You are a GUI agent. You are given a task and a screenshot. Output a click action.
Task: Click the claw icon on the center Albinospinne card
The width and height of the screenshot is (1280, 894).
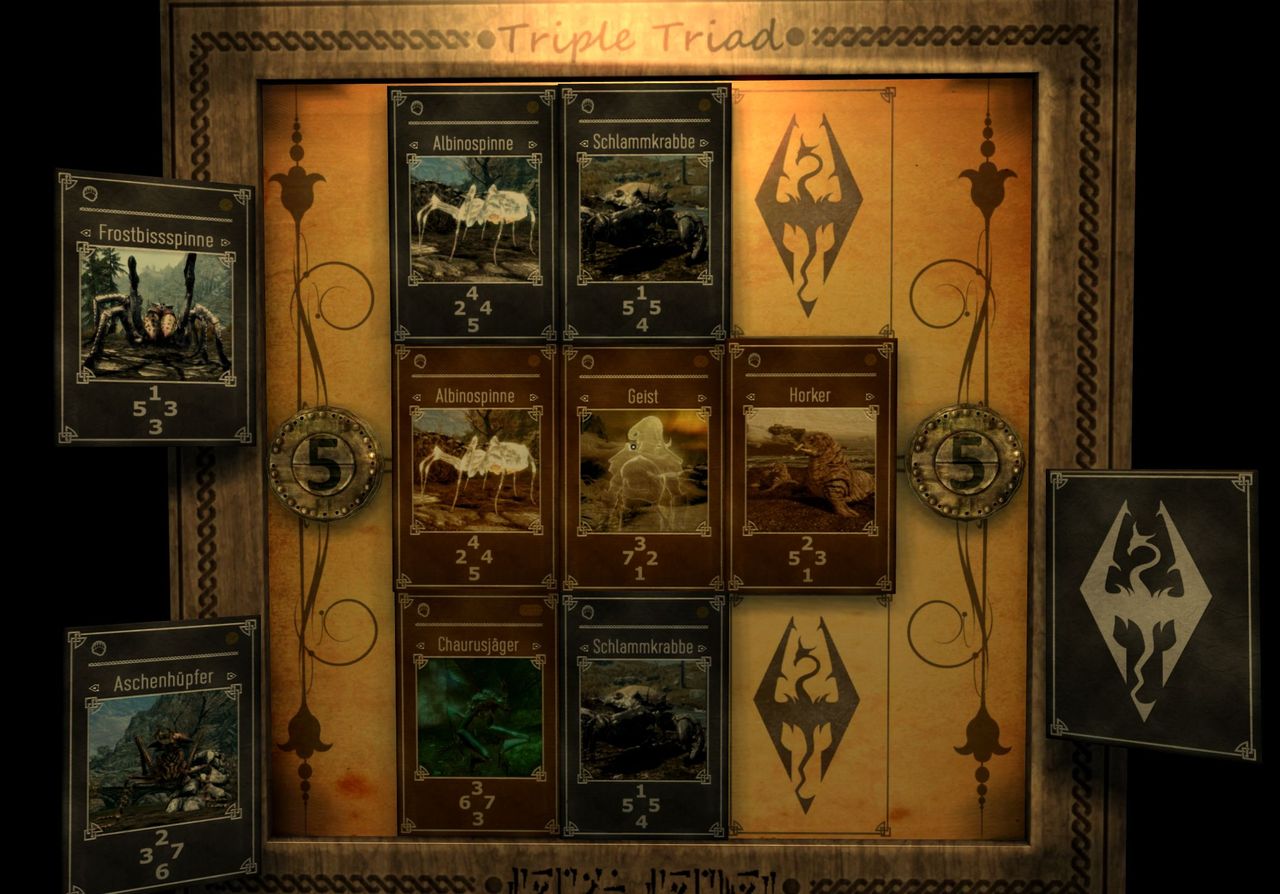click(420, 362)
